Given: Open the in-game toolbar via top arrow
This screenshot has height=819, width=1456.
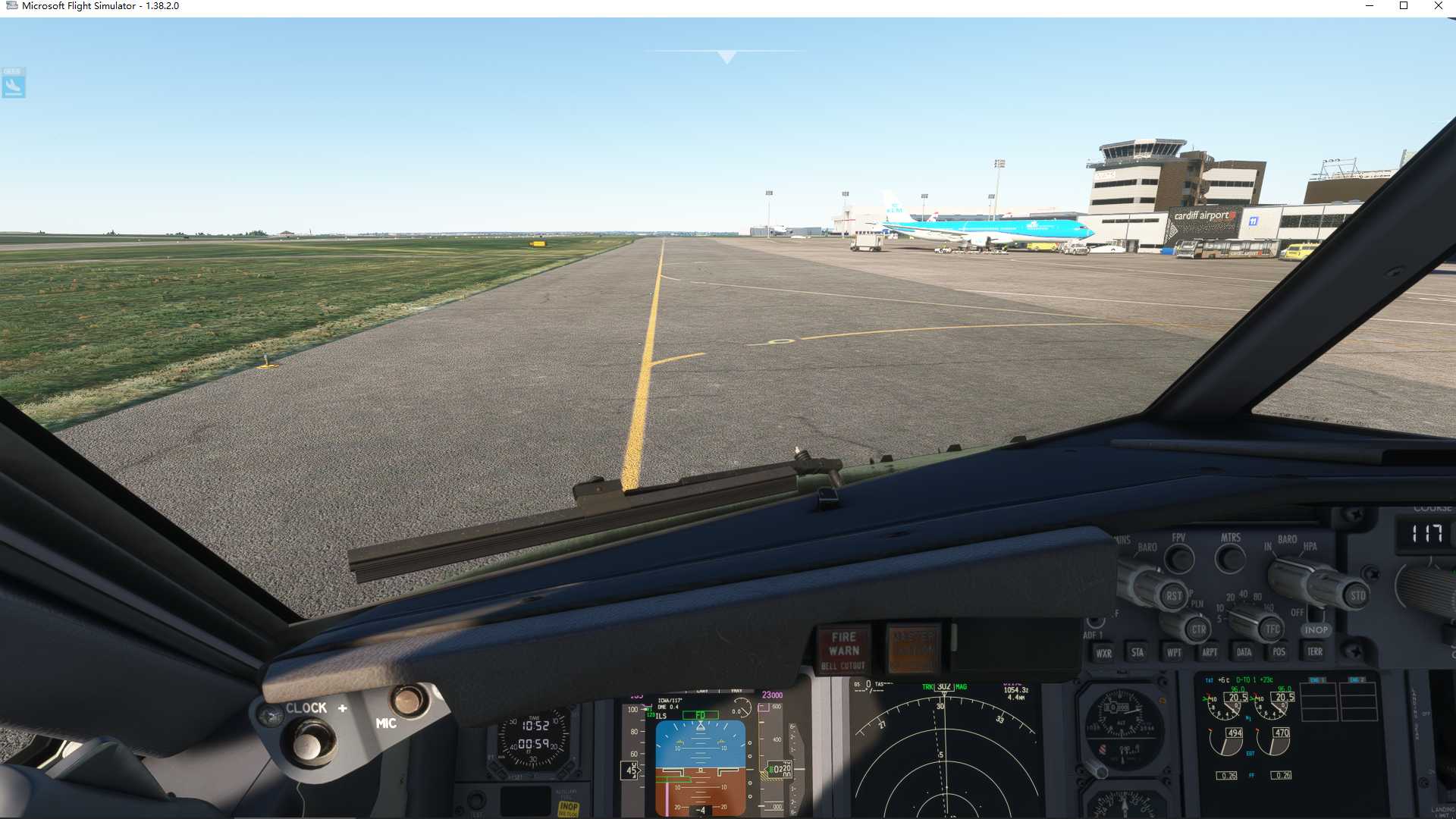Looking at the screenshot, I should pyautogui.click(x=726, y=55).
